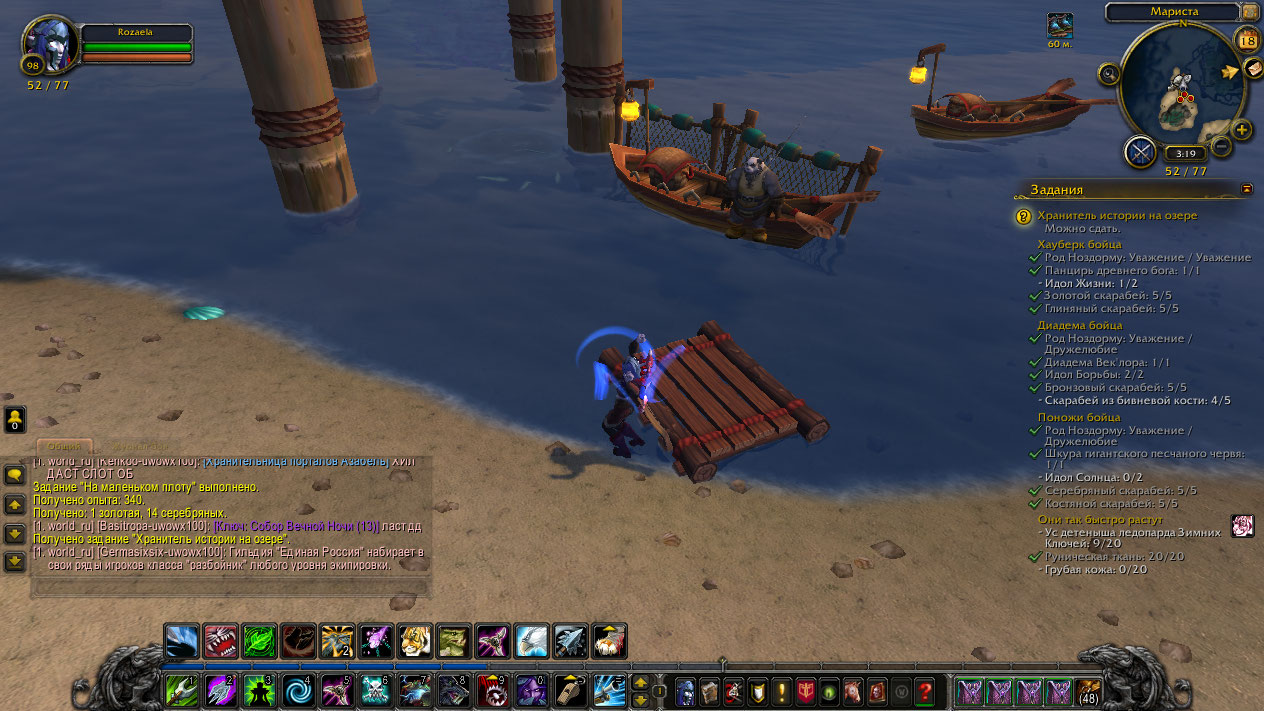
Task: Open the world map button beside Мариста
Action: pos(1250,12)
